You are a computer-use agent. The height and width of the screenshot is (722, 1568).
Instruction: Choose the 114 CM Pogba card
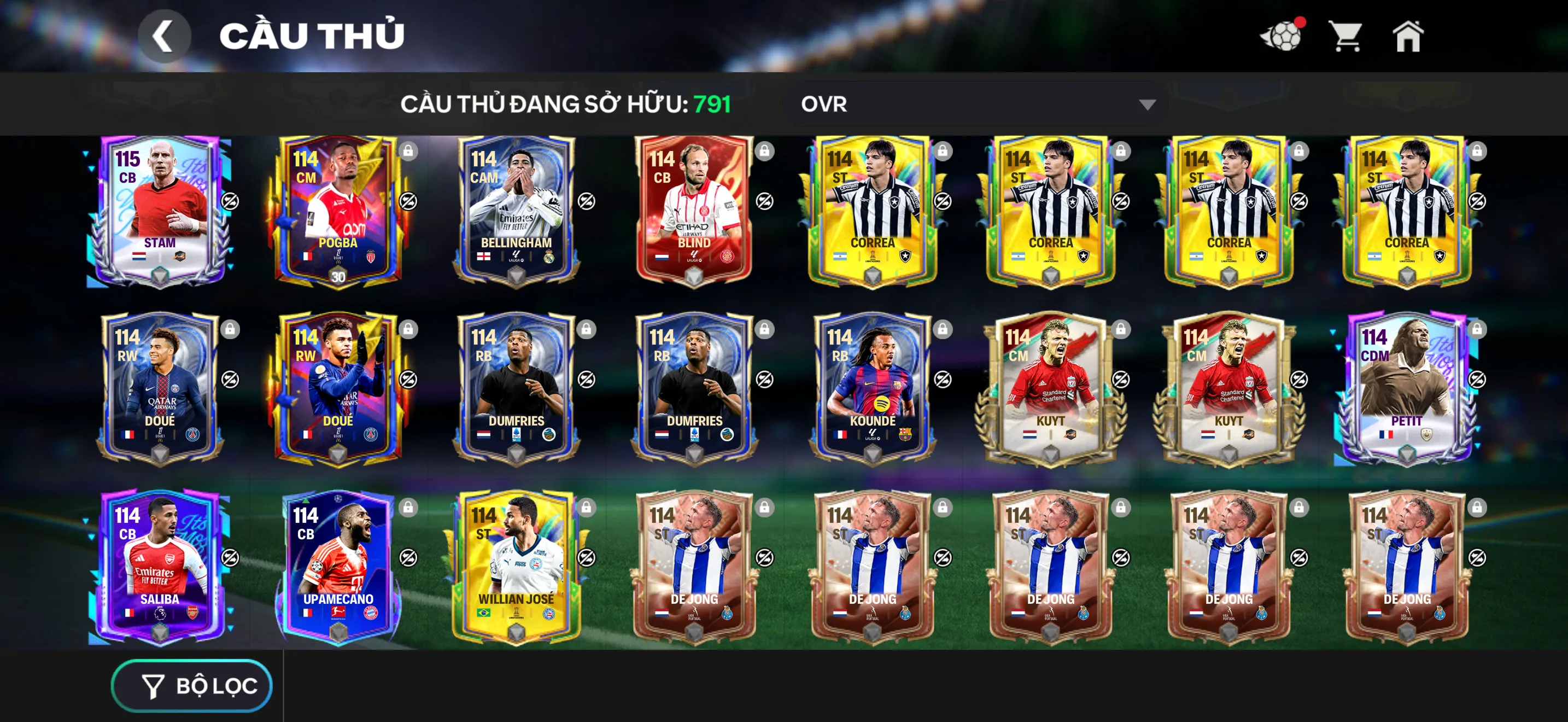click(337, 210)
